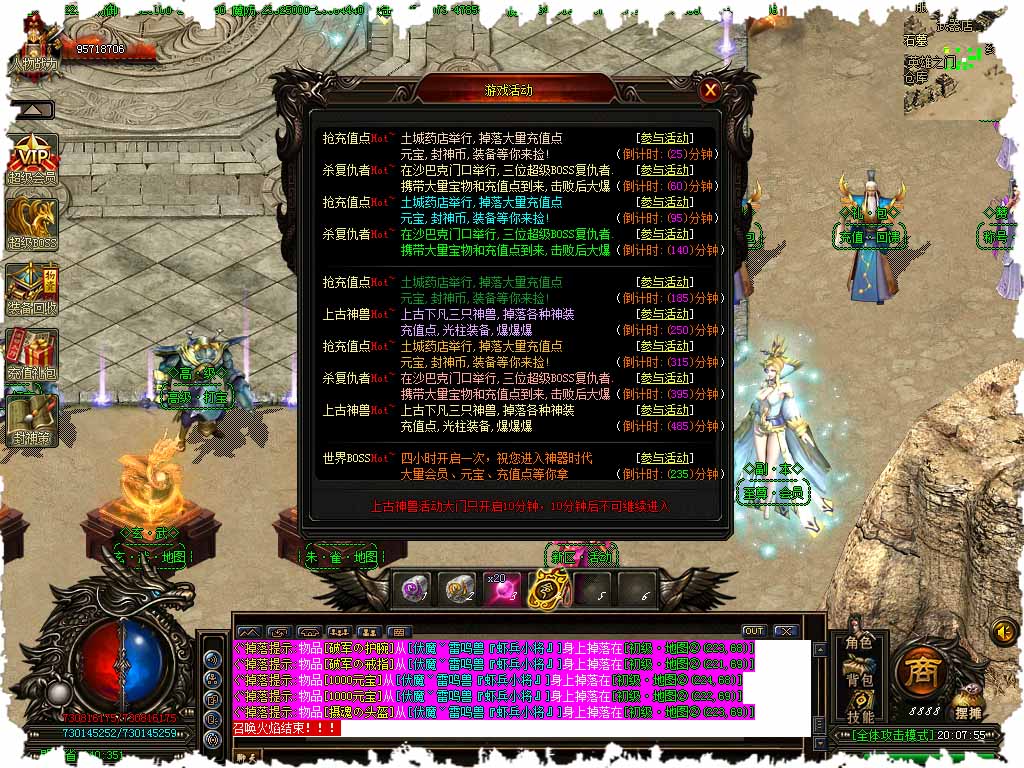Join the first 抢充值点 event (25 minute countdown)

(x=665, y=138)
